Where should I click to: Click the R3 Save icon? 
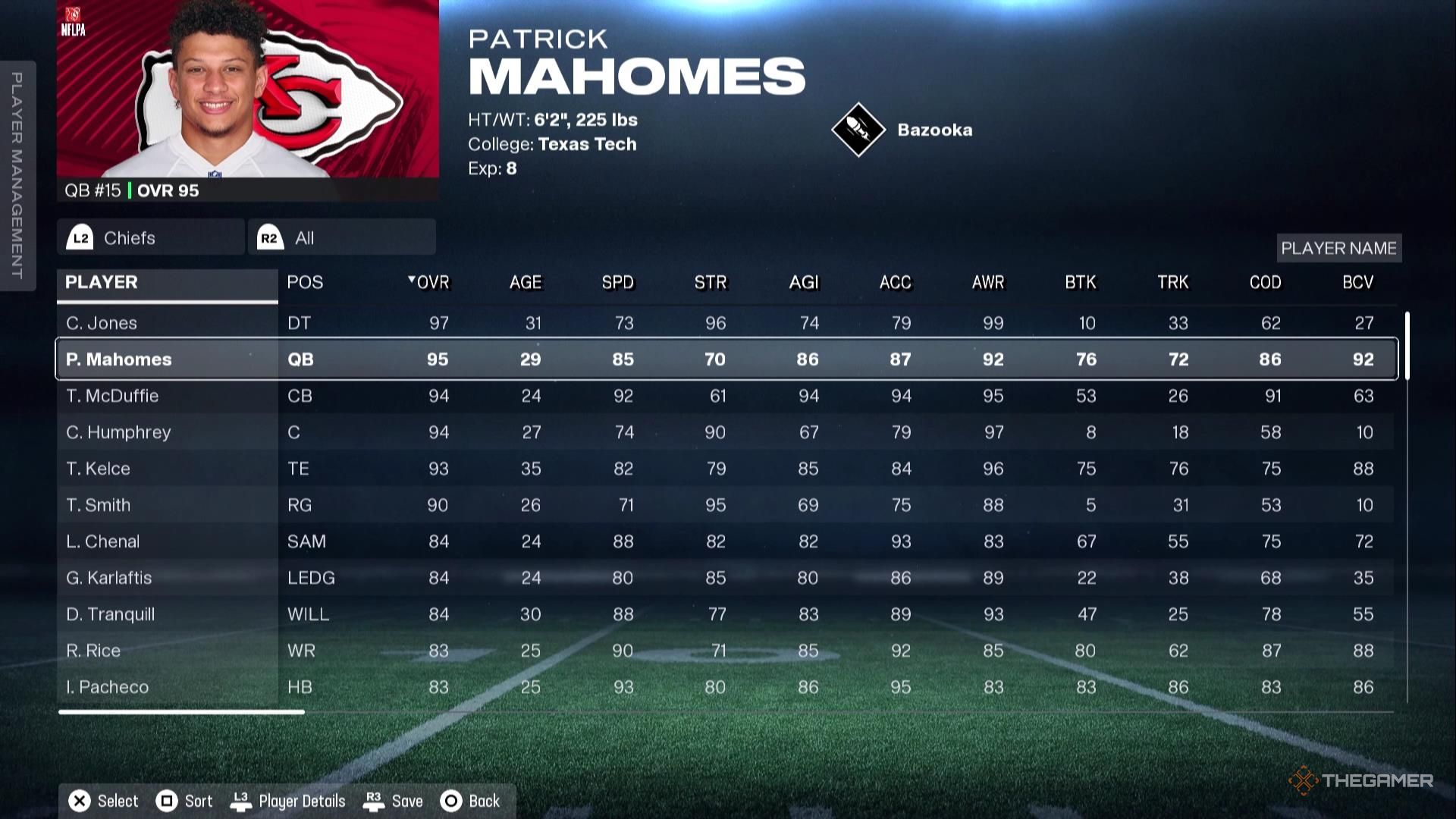374,800
